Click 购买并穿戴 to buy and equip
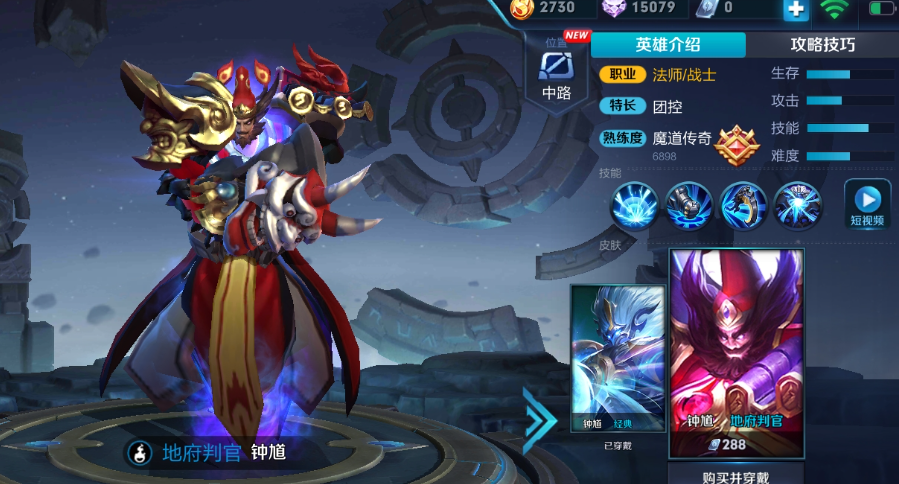 (x=736, y=475)
